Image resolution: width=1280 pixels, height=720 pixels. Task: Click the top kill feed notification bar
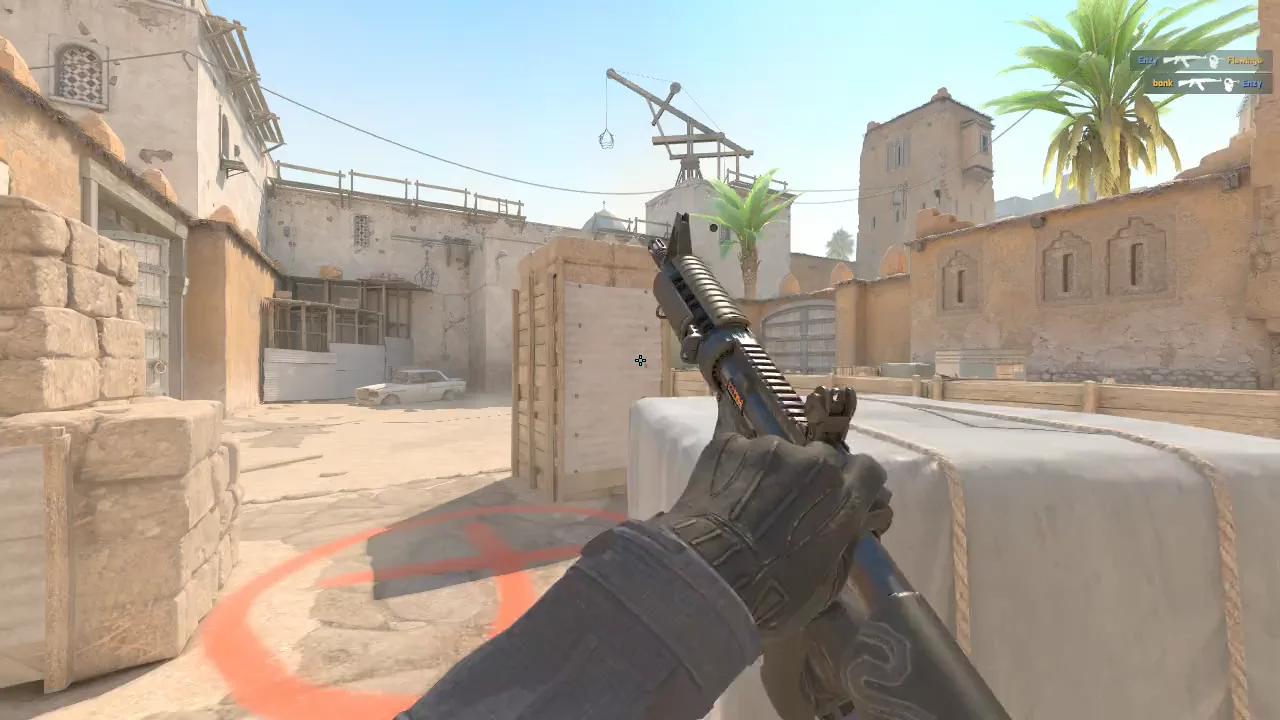(x=1200, y=60)
